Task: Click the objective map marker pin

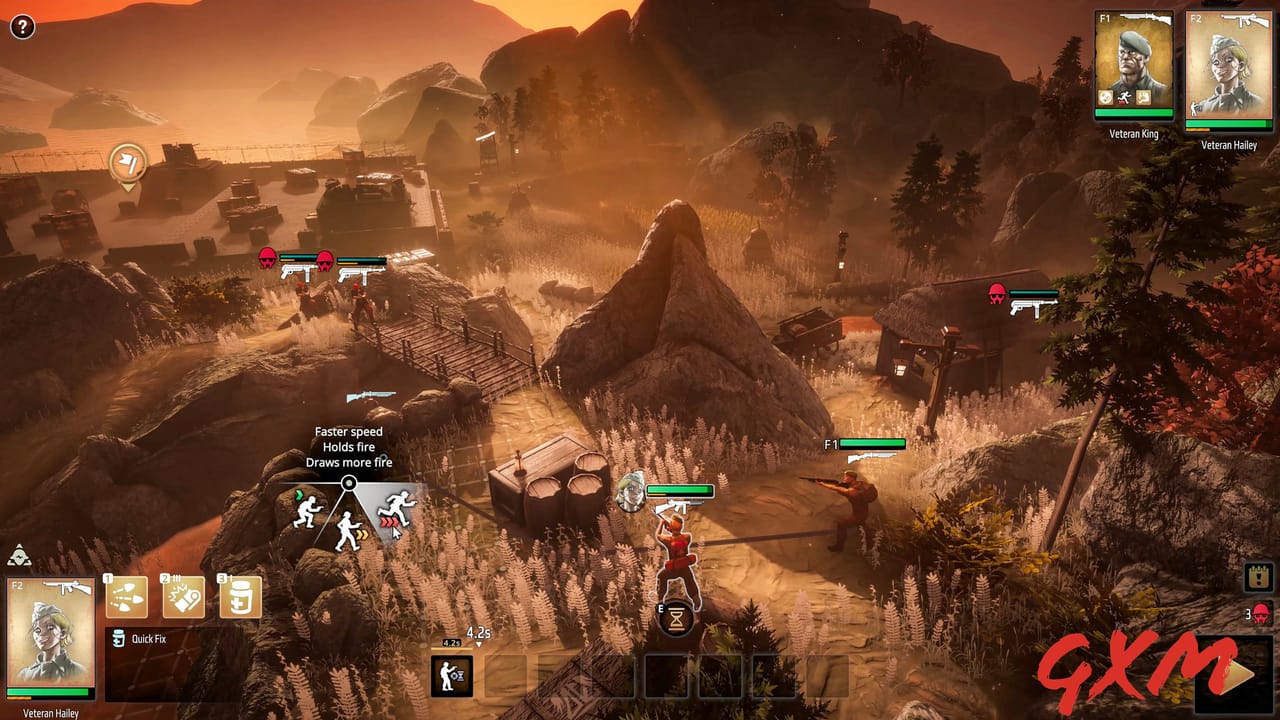Action: (128, 163)
